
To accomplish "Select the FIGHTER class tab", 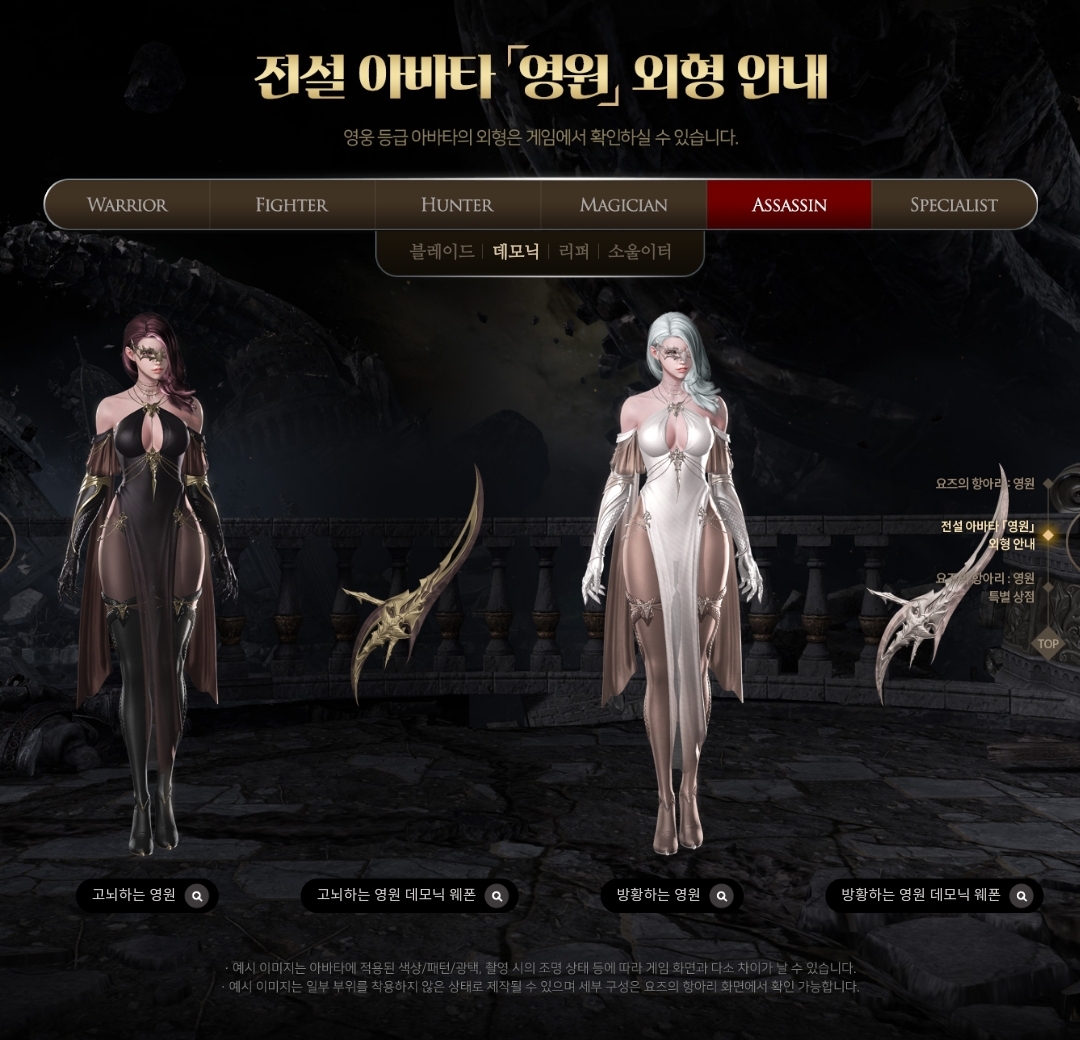I will coord(291,205).
